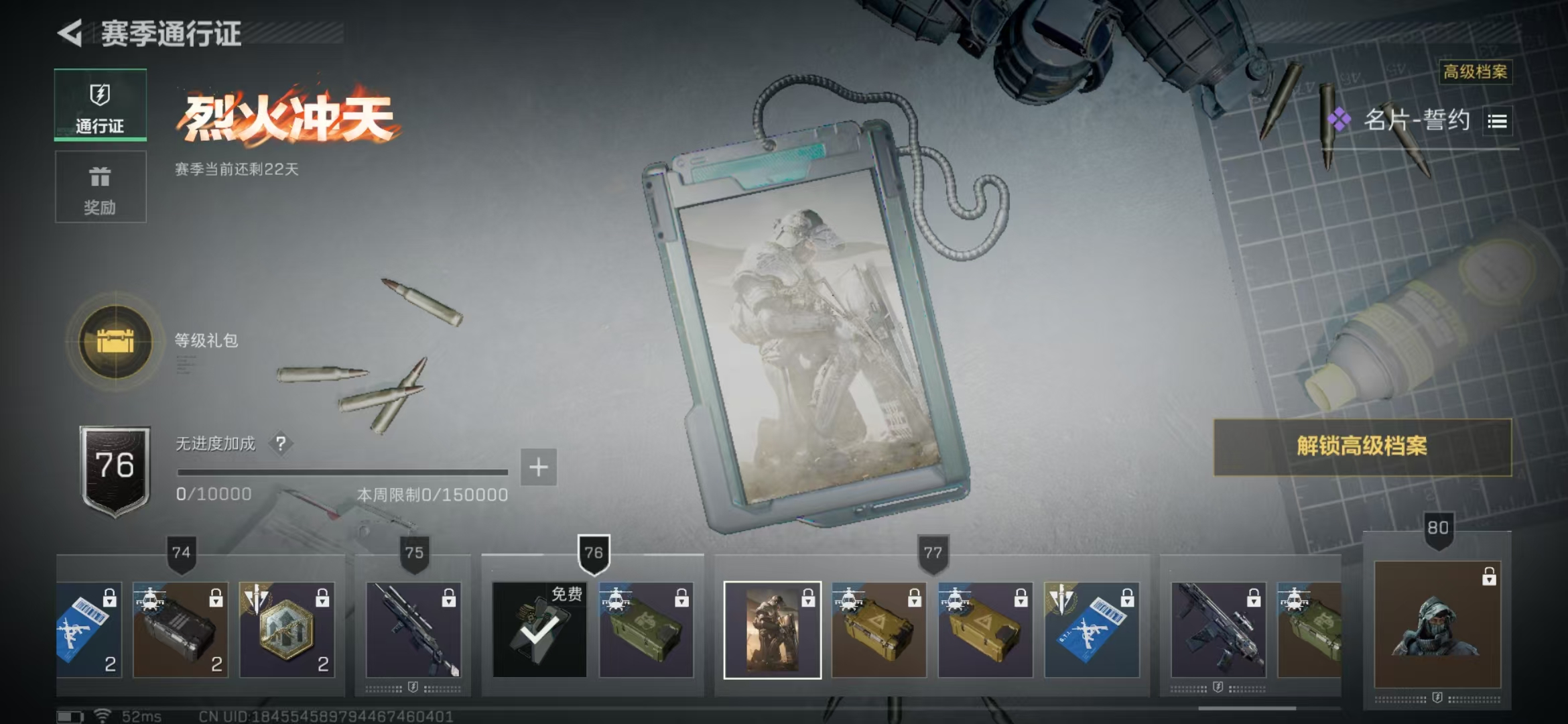Show the 无进度加成 question mark help
Viewport: 1568px width, 724px height.
click(281, 443)
